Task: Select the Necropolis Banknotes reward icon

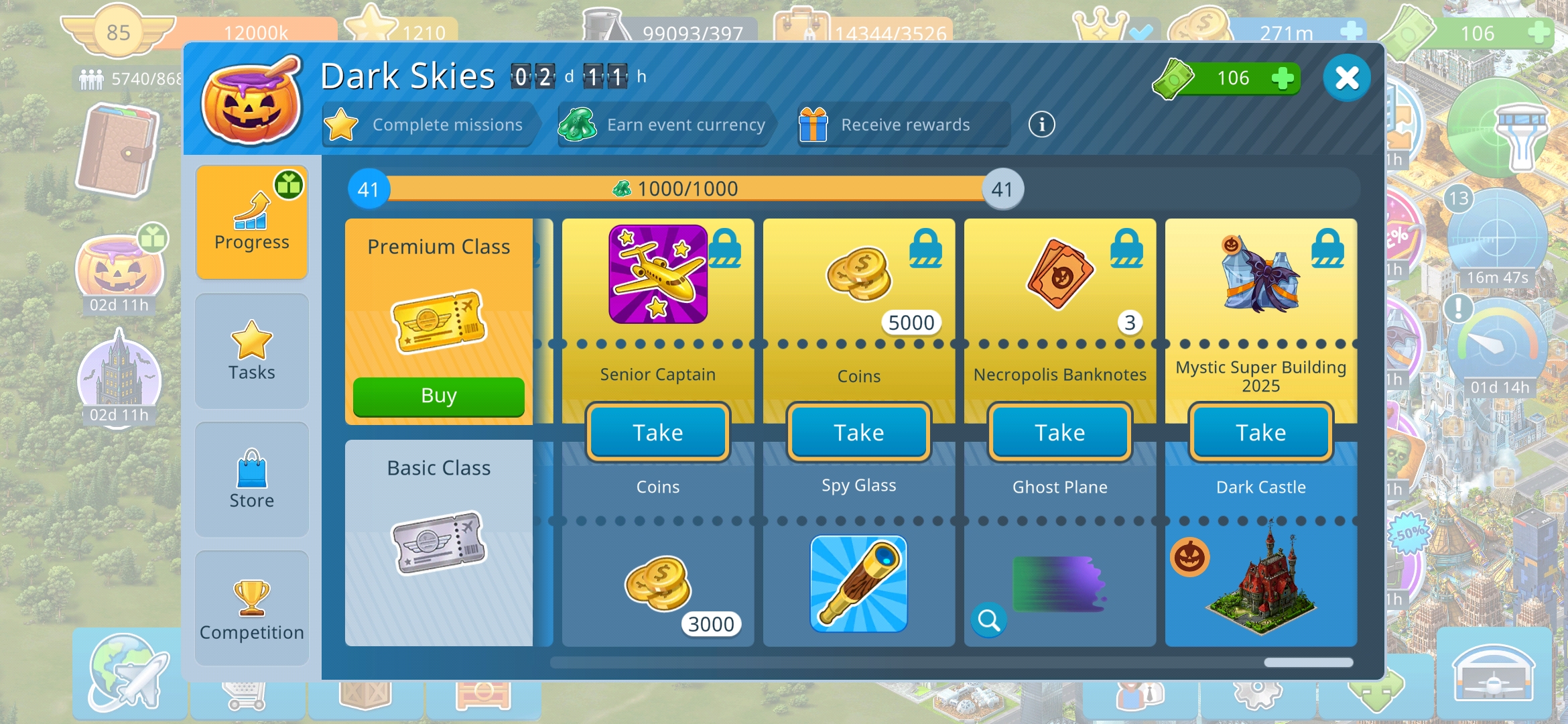Action: [x=1059, y=274]
